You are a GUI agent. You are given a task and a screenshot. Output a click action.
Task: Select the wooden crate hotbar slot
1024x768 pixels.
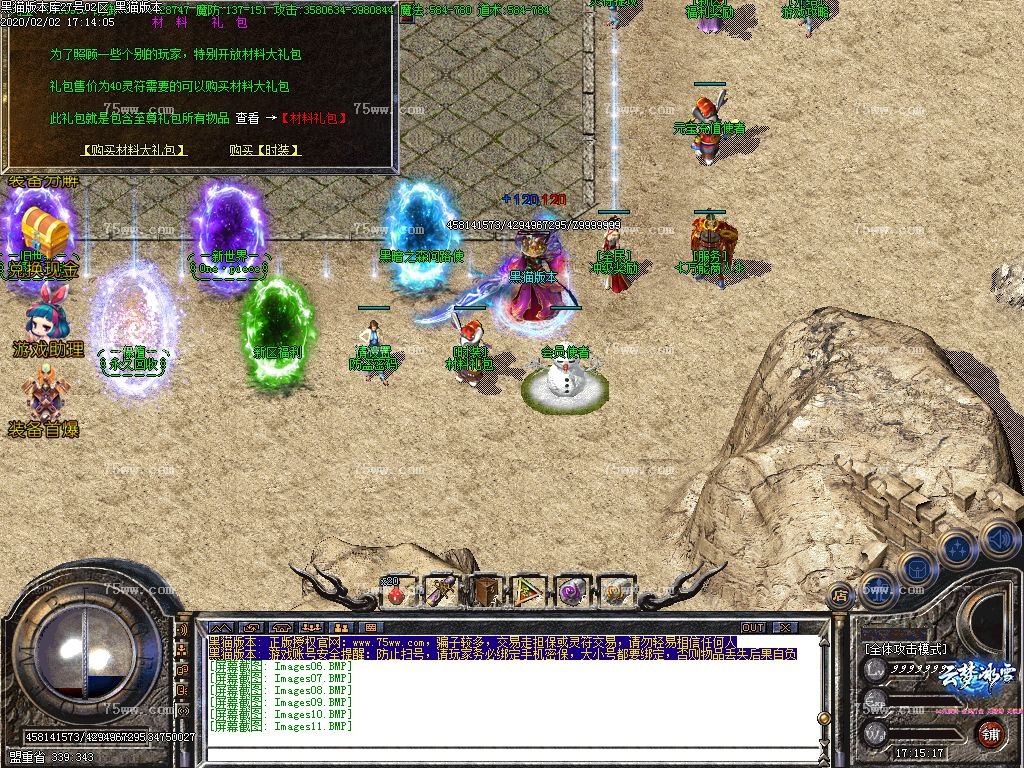coord(486,591)
